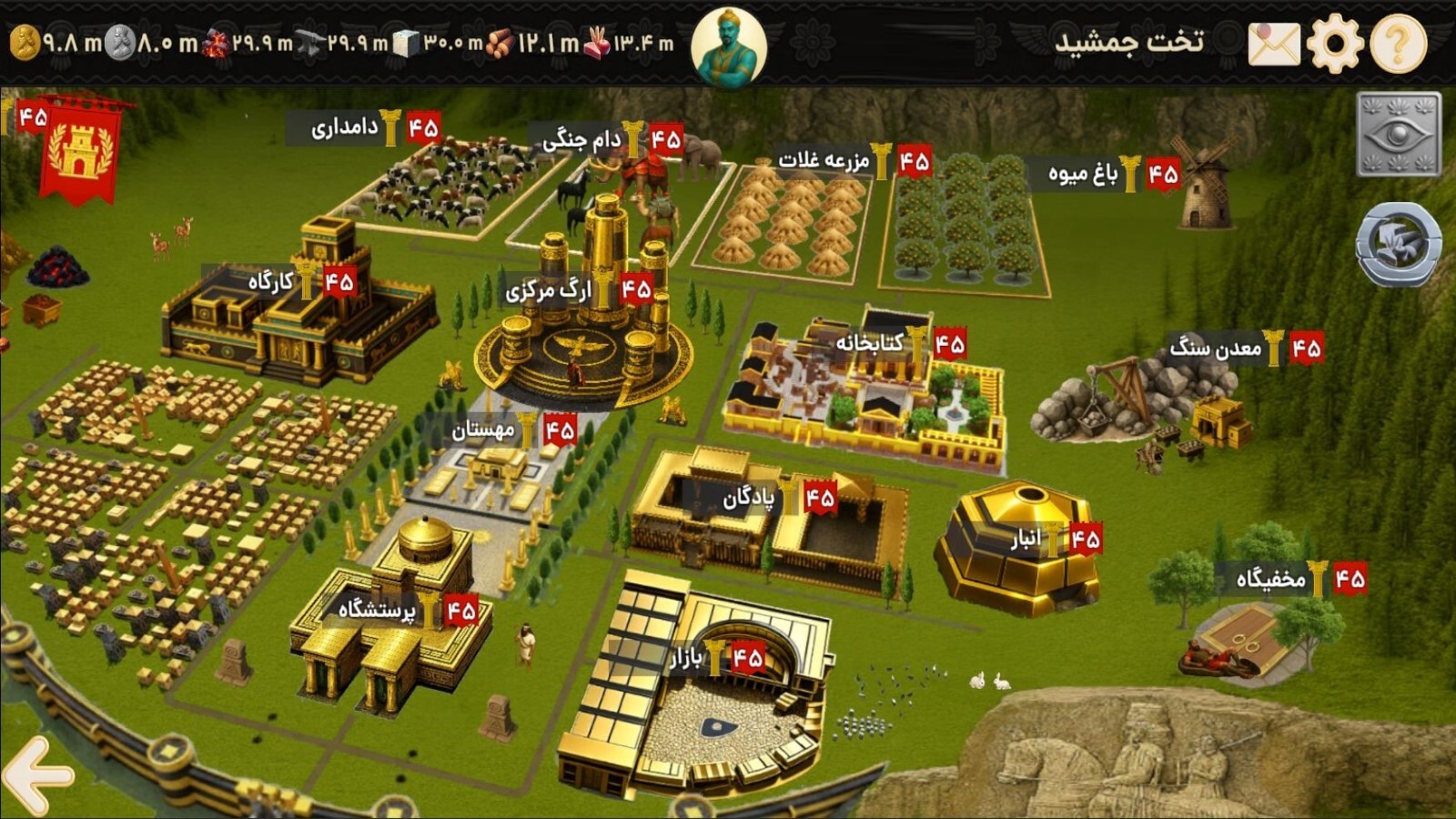Select the کارگاه workshop label
The width and height of the screenshot is (1456, 819).
coord(271,282)
